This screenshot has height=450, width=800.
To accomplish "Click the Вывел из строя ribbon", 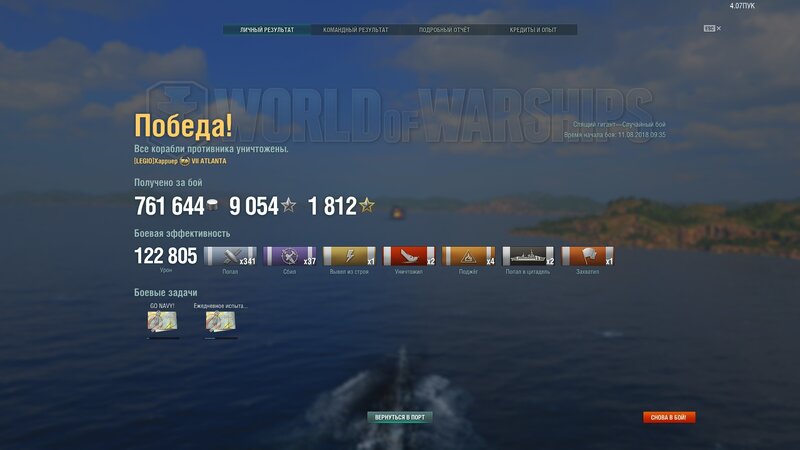I will 349,256.
